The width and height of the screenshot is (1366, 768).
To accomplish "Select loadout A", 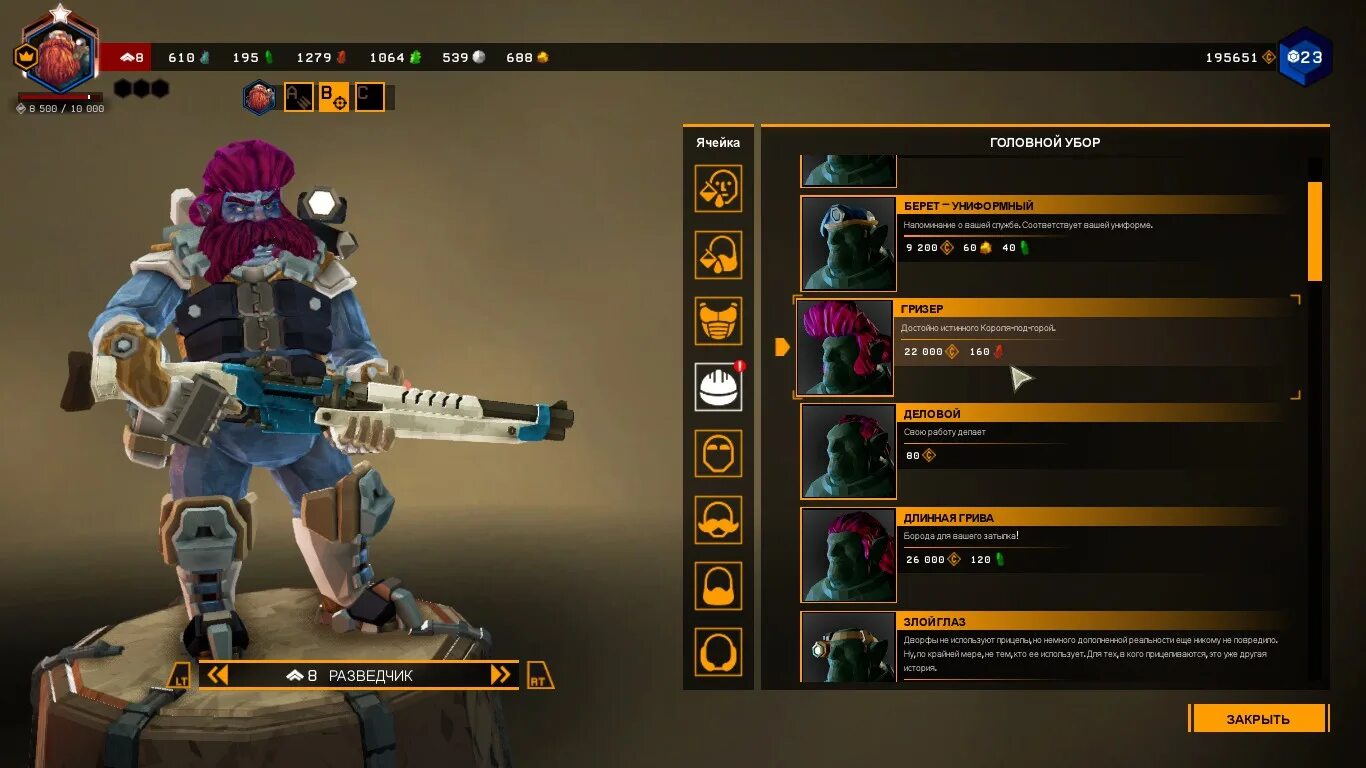I will coord(299,97).
